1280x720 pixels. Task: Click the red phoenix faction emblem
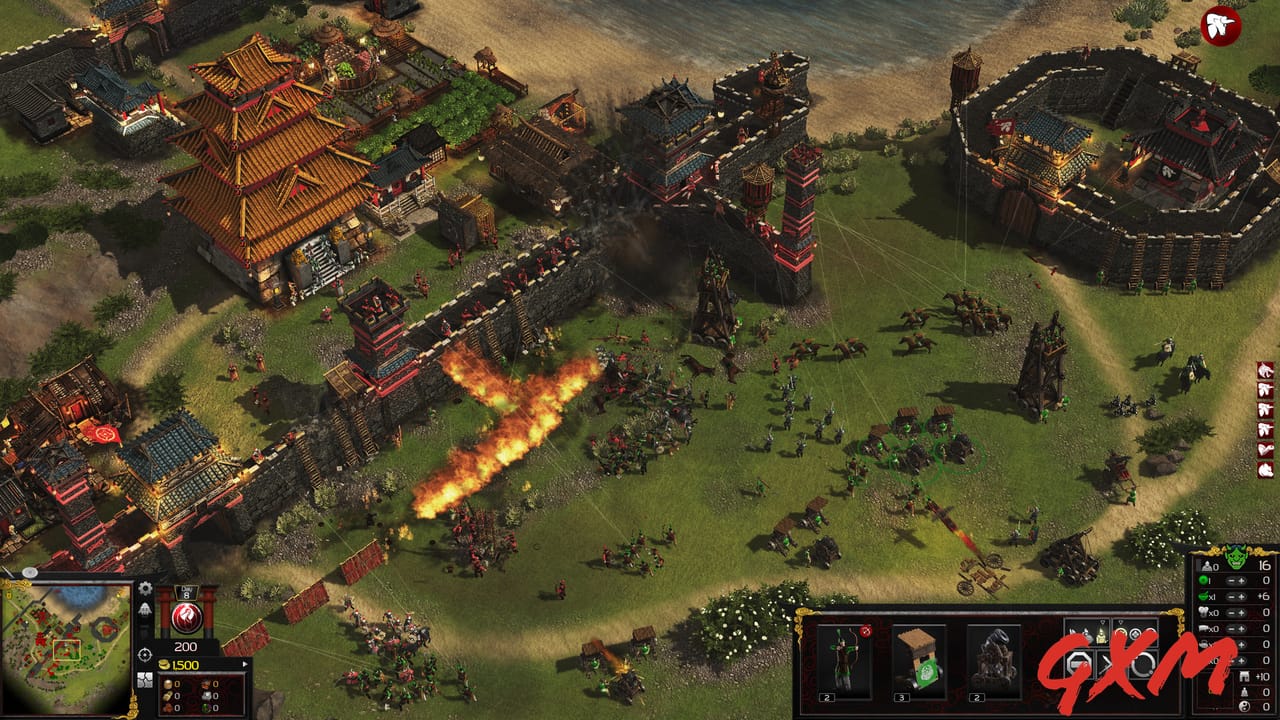coord(186,615)
